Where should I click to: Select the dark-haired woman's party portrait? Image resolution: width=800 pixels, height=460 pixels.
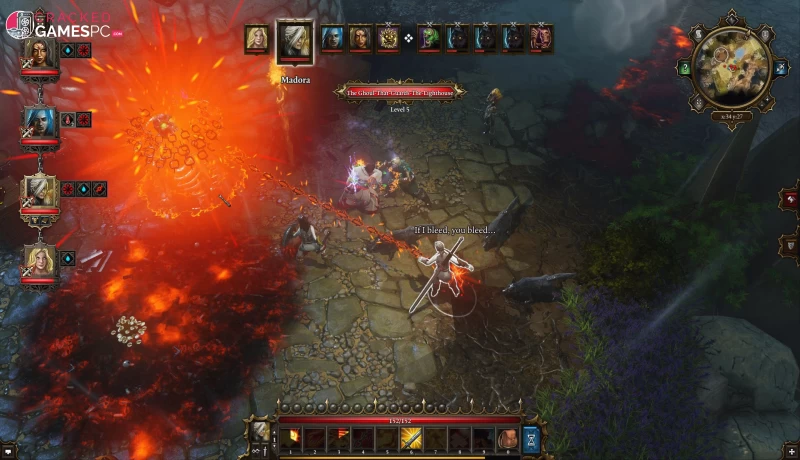click(40, 54)
